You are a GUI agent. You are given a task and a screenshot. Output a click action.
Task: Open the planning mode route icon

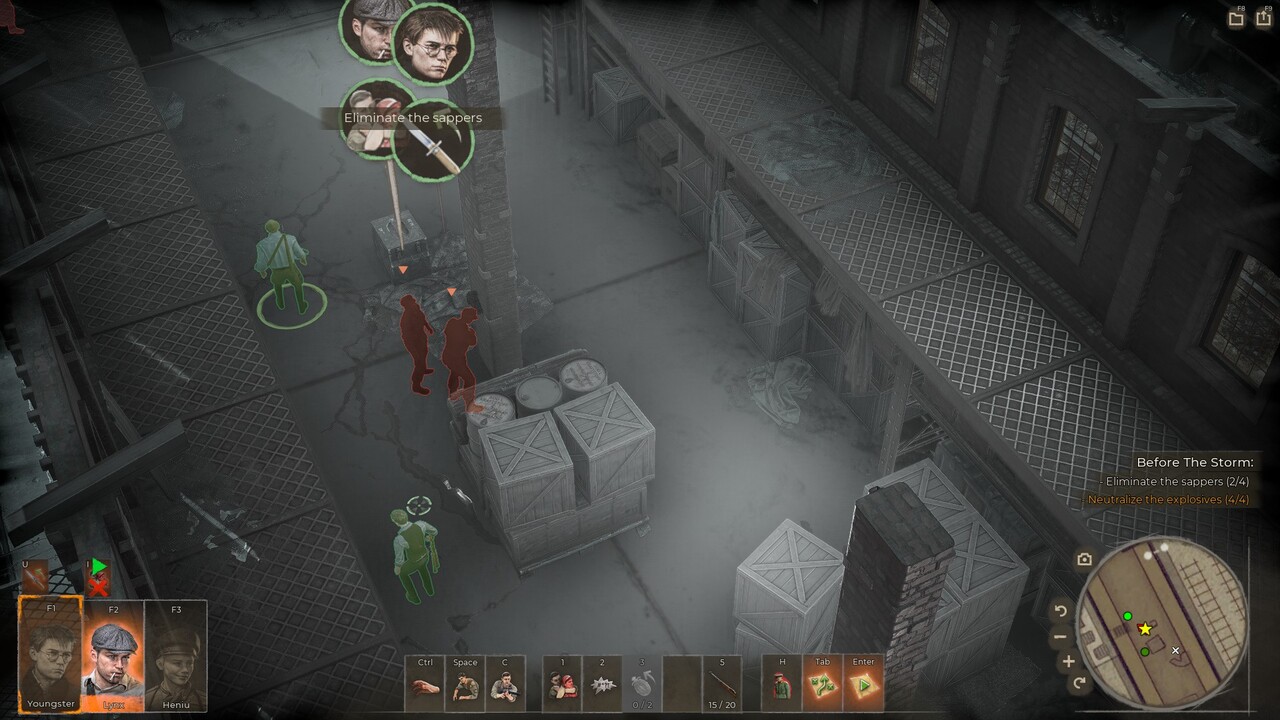pyautogui.click(x=823, y=686)
